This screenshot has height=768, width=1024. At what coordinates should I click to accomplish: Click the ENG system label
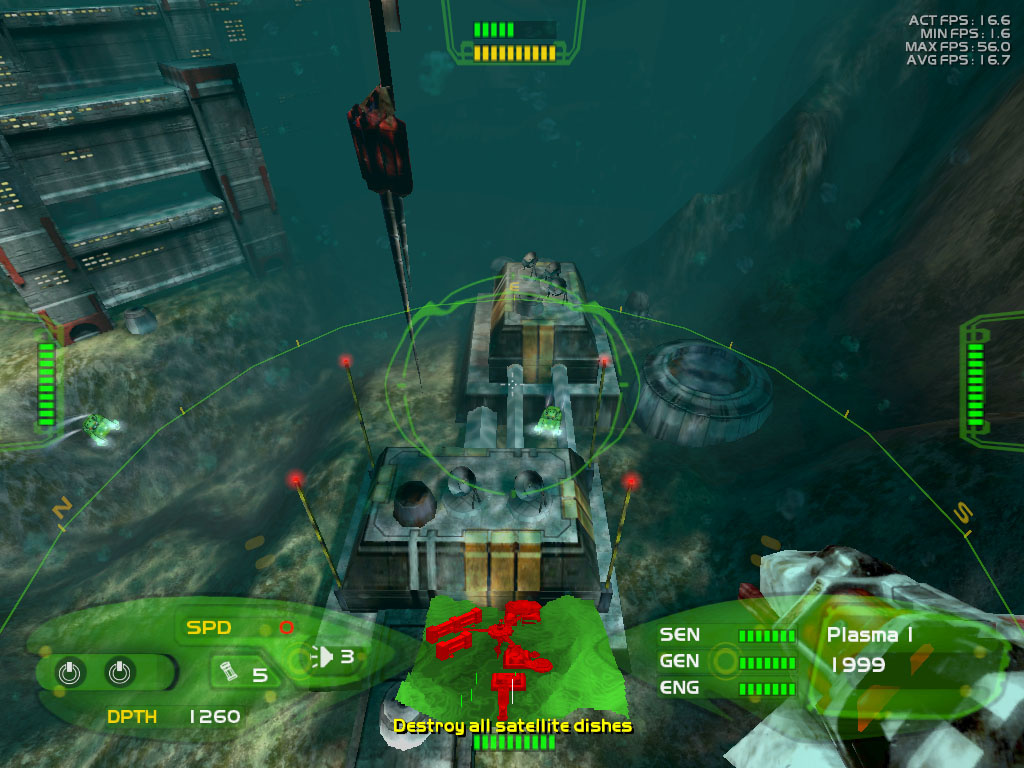point(679,688)
